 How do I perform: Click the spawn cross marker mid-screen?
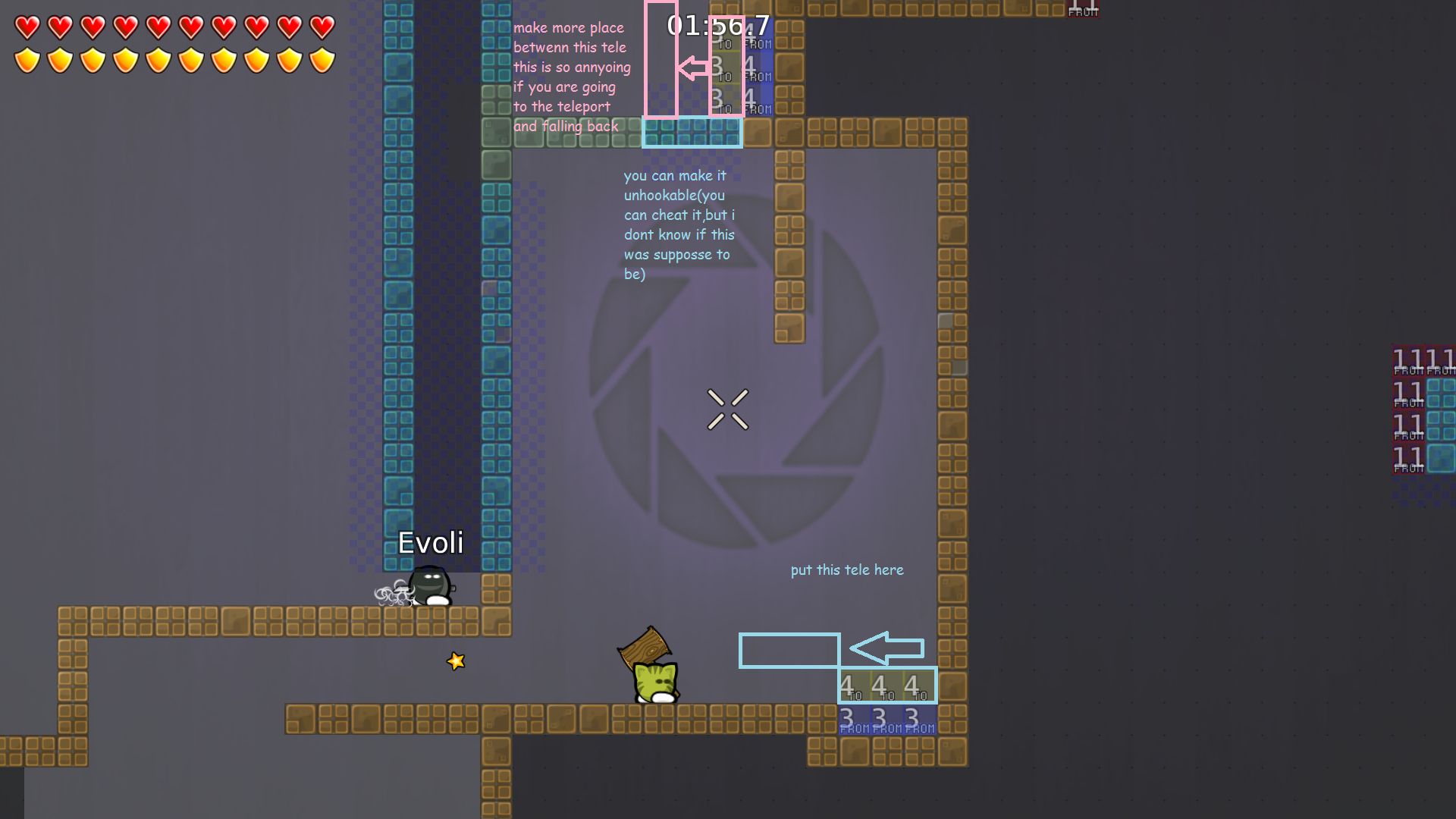(x=728, y=409)
